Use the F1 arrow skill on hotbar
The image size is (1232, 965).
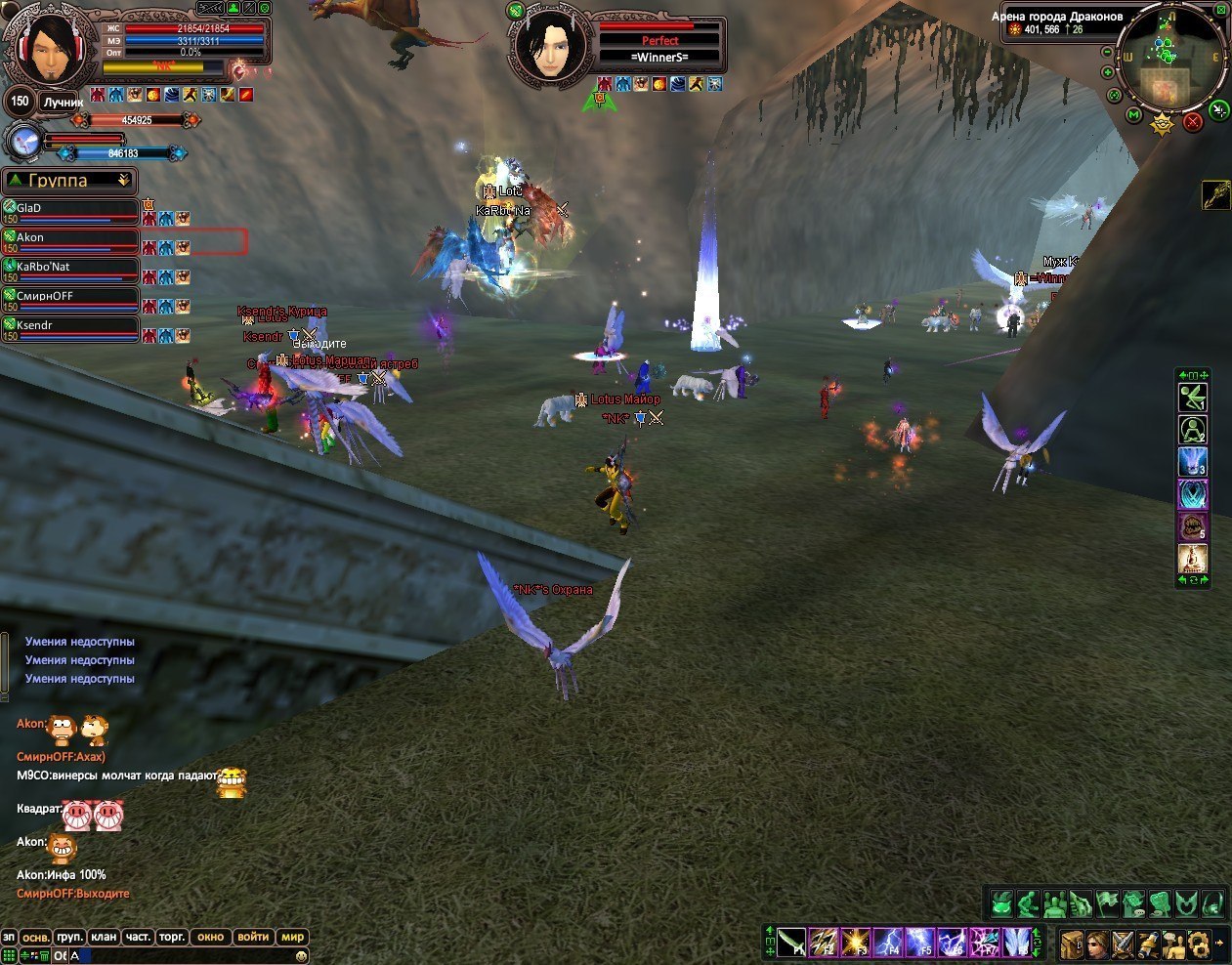pyautogui.click(x=792, y=944)
